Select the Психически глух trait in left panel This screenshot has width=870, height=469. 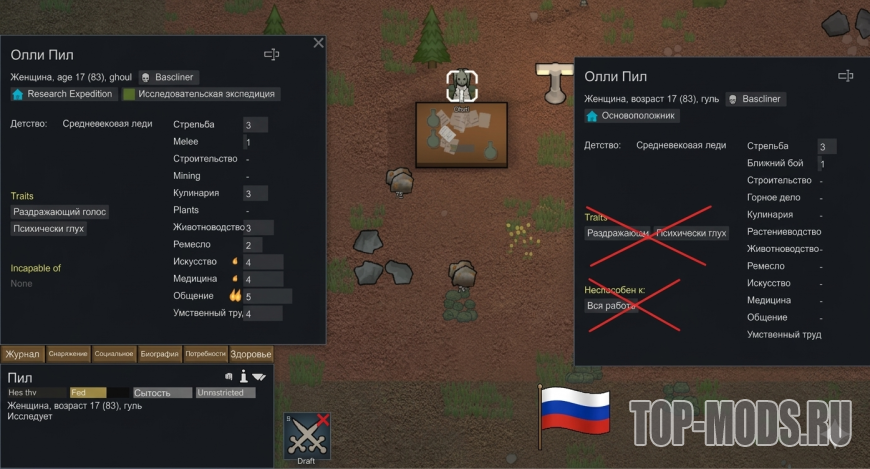coord(49,229)
